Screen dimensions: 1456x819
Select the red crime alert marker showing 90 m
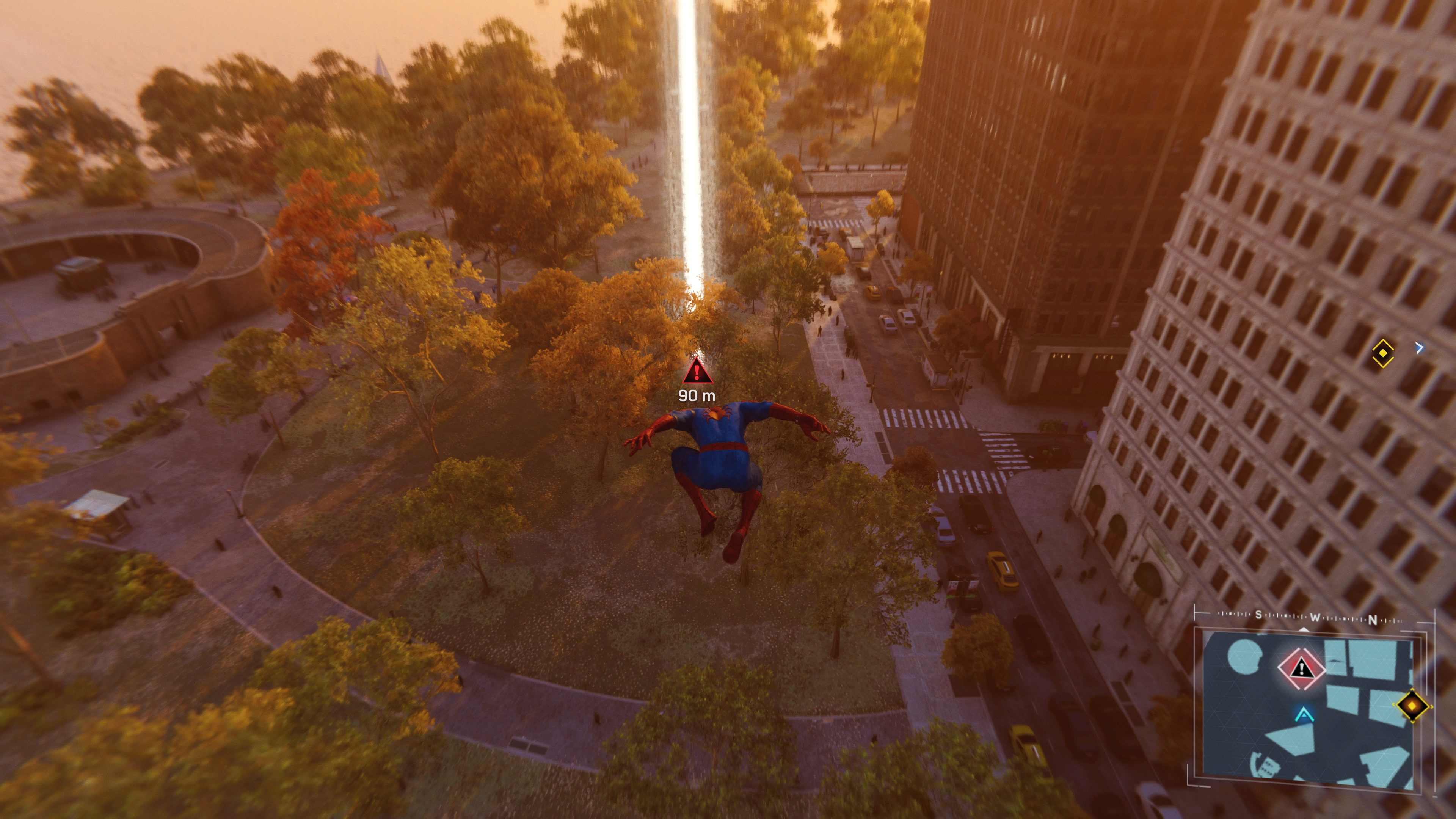[x=697, y=371]
